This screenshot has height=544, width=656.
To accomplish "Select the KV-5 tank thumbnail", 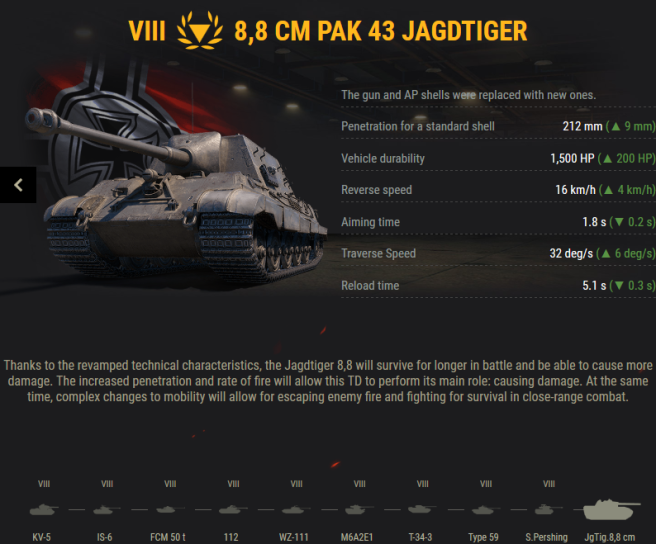I will tap(43, 509).
